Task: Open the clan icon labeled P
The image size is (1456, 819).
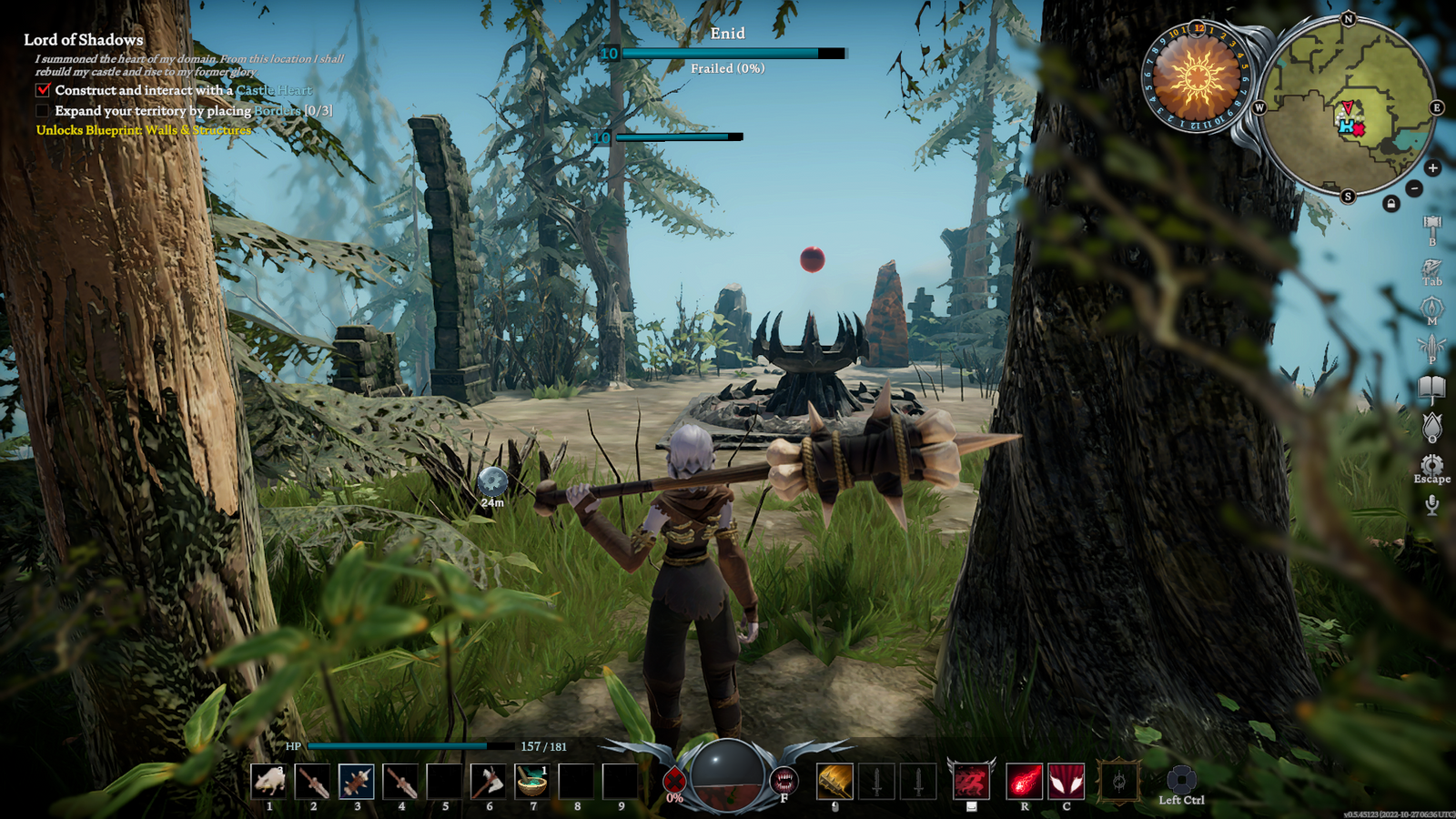Action: coord(1431,347)
